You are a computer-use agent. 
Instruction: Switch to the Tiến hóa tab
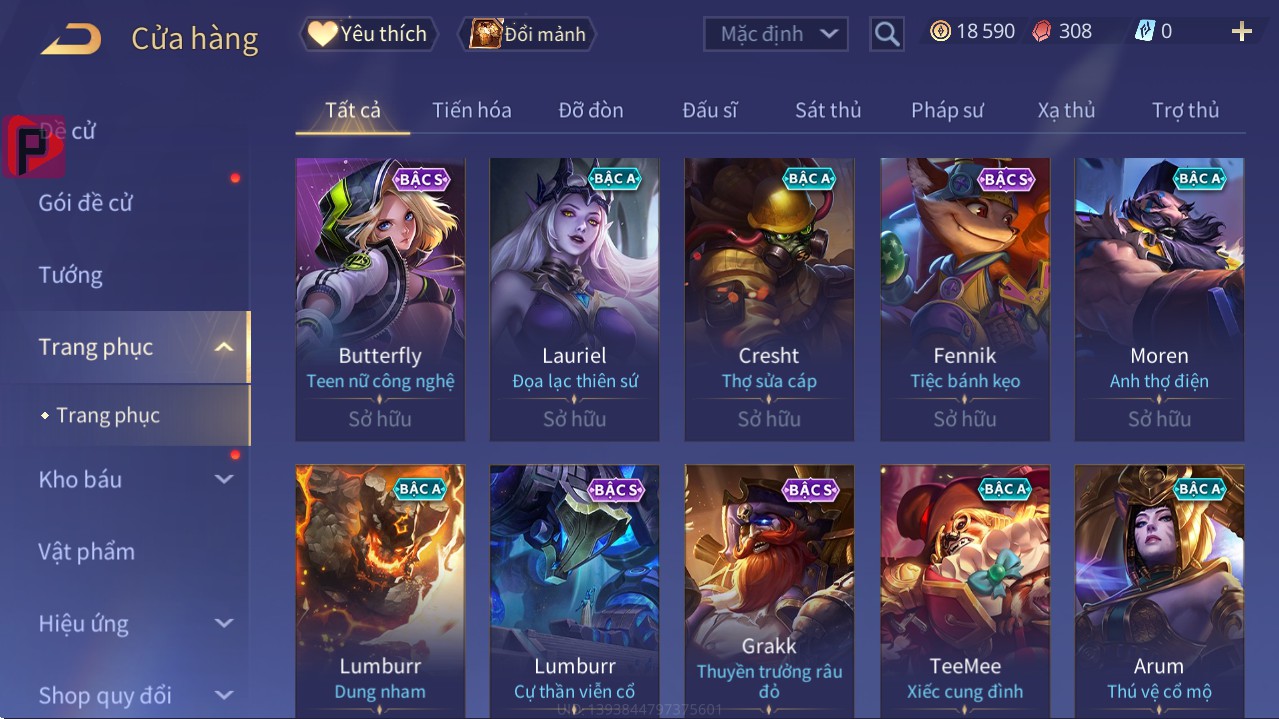(x=471, y=110)
